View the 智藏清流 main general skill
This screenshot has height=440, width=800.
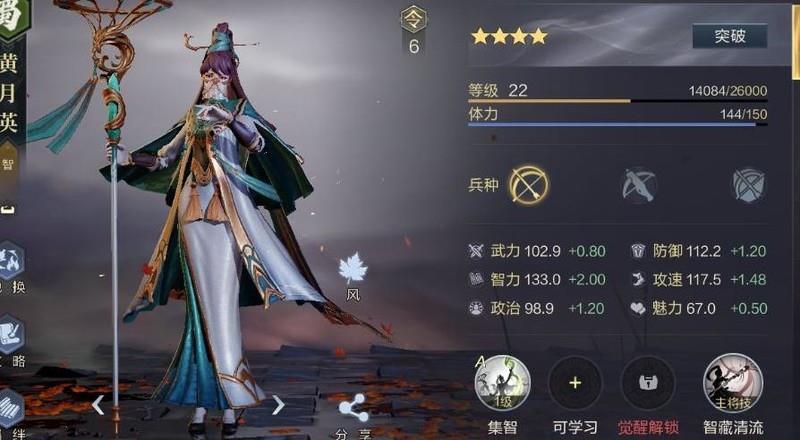pyautogui.click(x=733, y=384)
